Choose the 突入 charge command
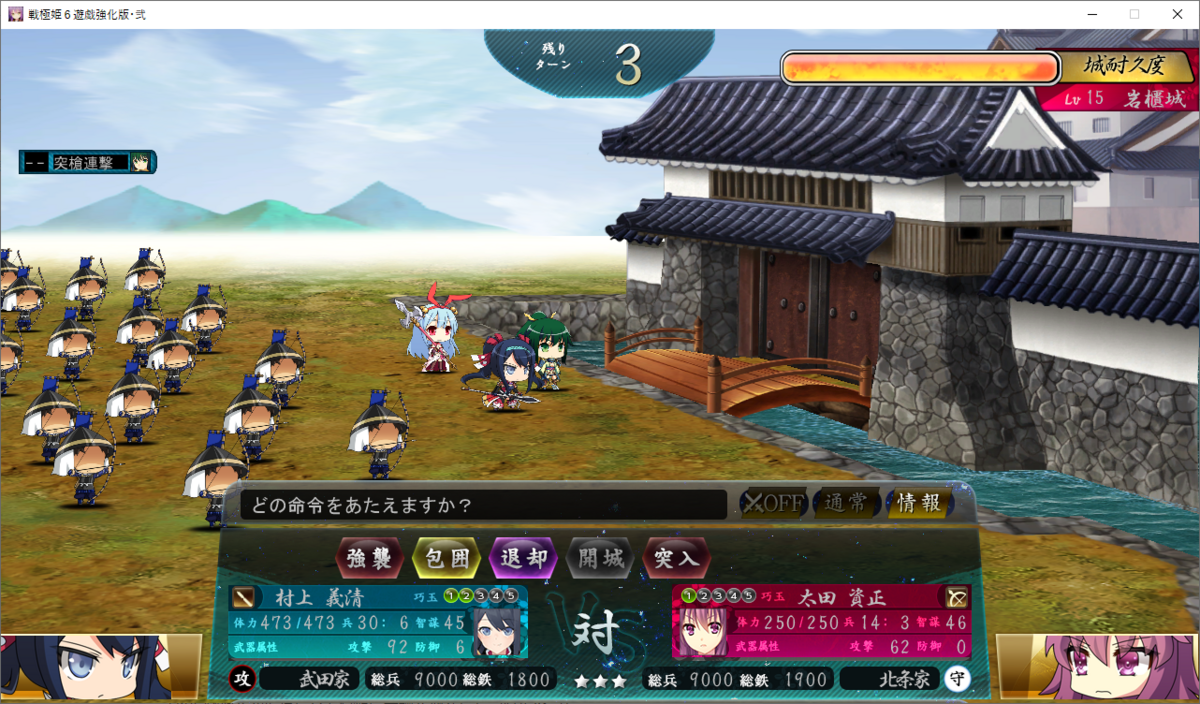1200x704 pixels. point(675,557)
